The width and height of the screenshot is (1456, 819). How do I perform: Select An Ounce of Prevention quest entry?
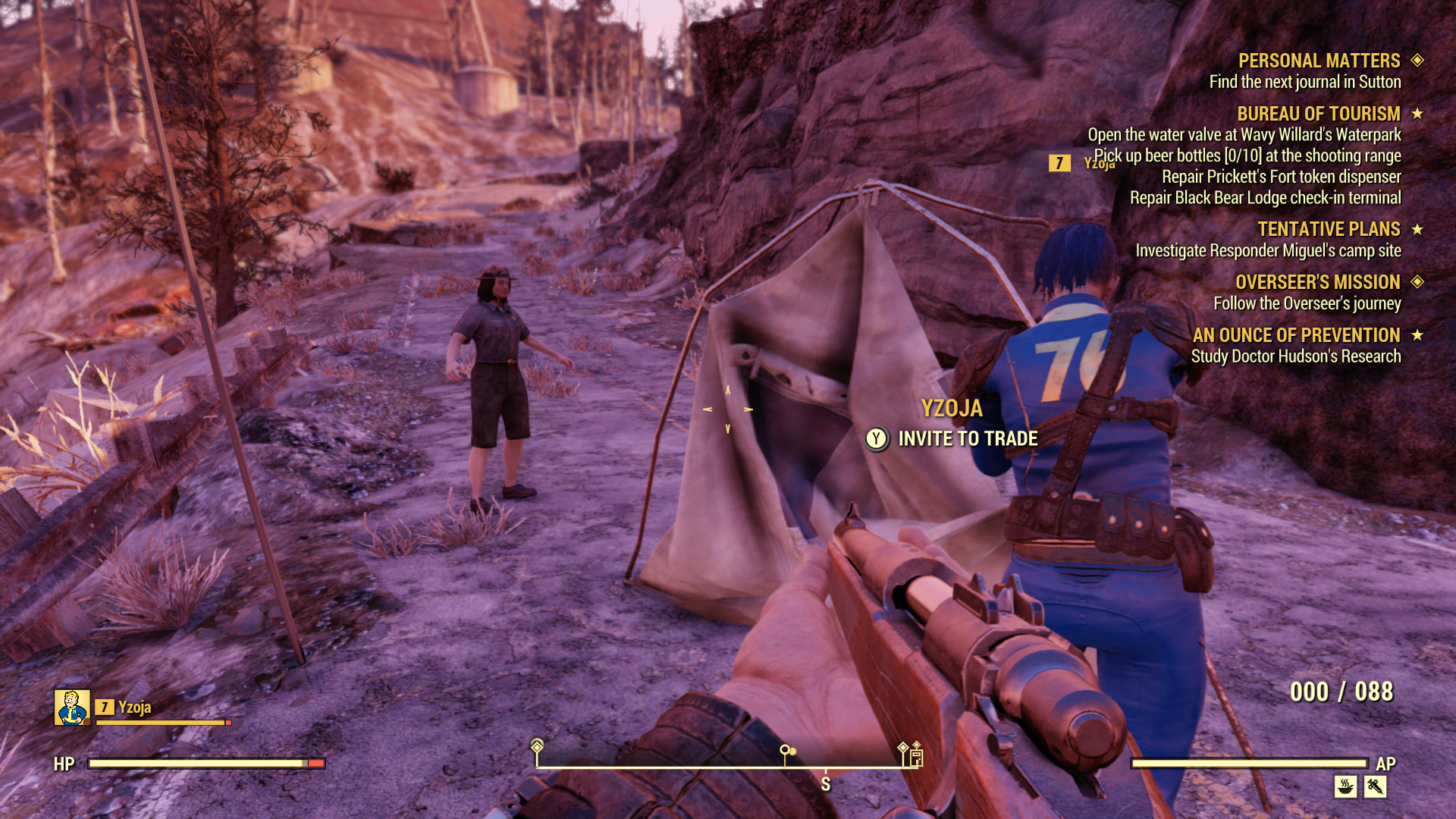click(x=1296, y=335)
